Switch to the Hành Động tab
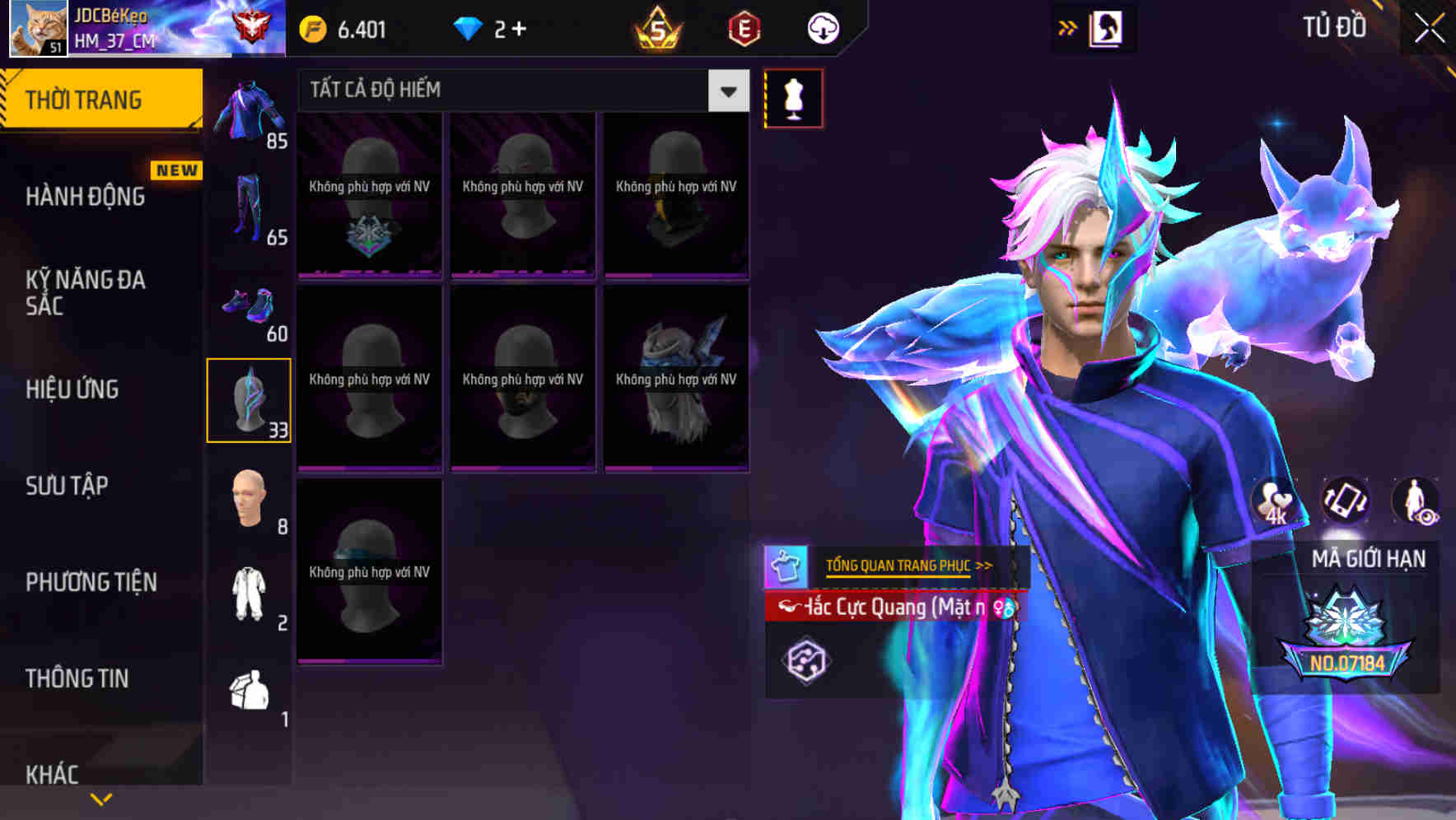This screenshot has height=820, width=1456. click(87, 196)
